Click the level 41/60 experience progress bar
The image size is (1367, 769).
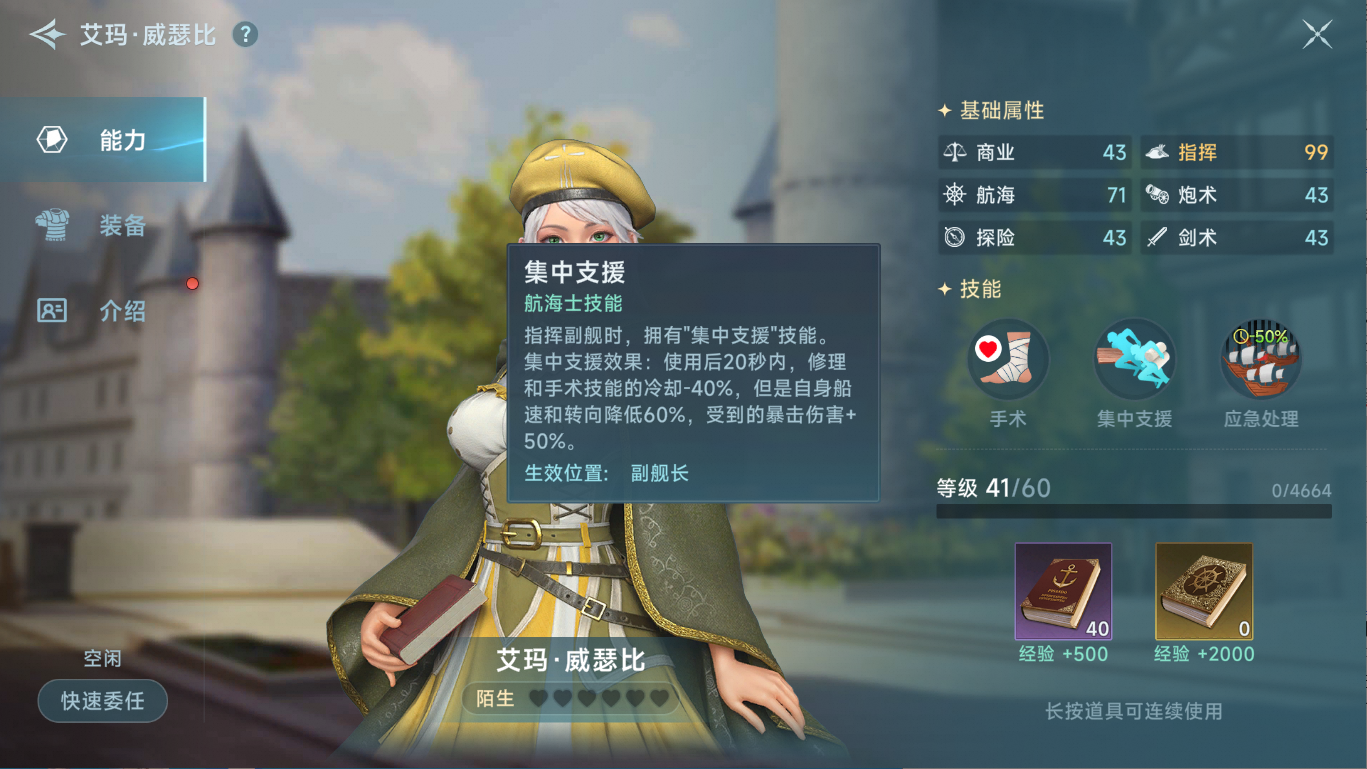[x=1134, y=510]
